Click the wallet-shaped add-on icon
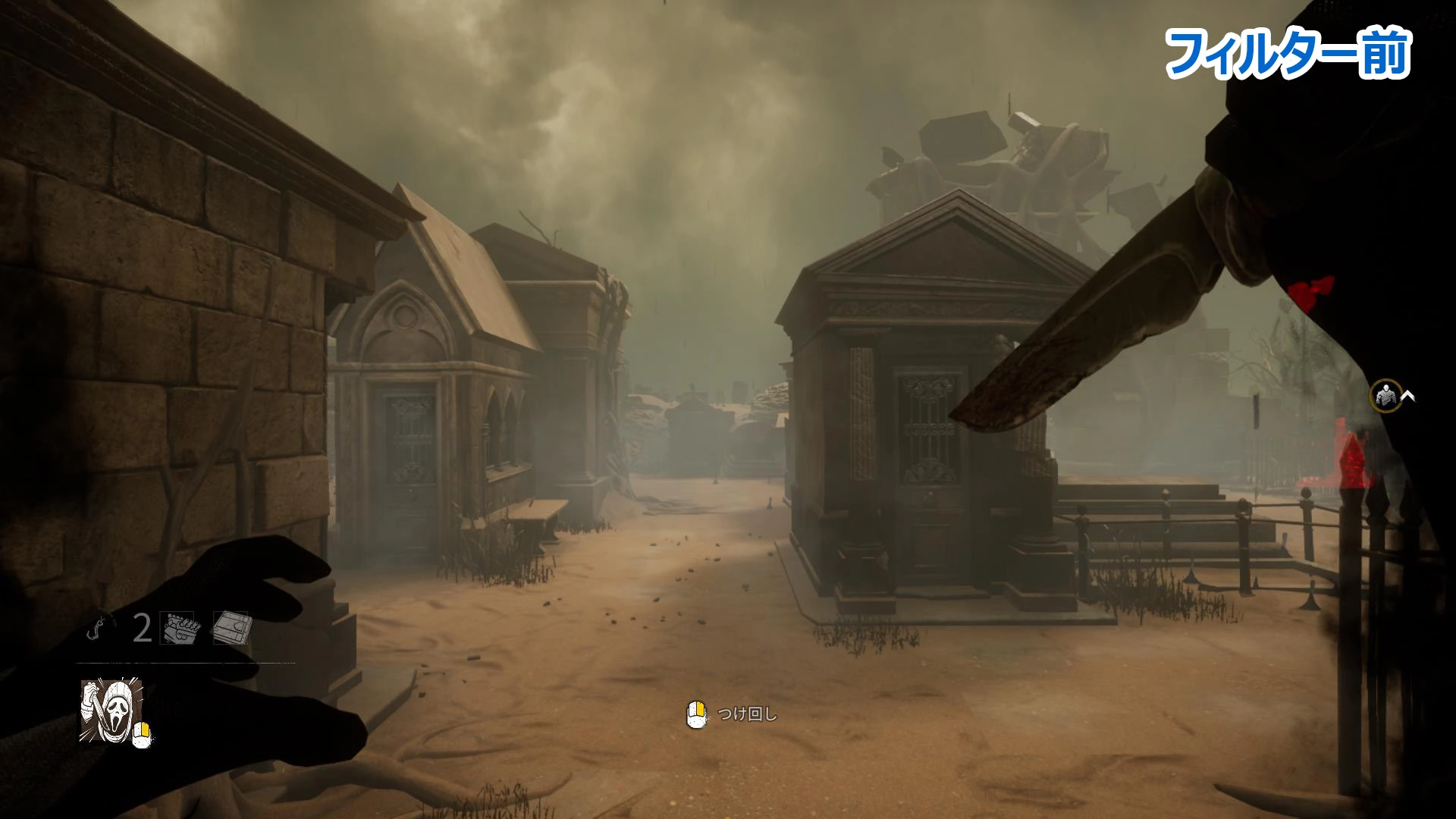 click(231, 628)
